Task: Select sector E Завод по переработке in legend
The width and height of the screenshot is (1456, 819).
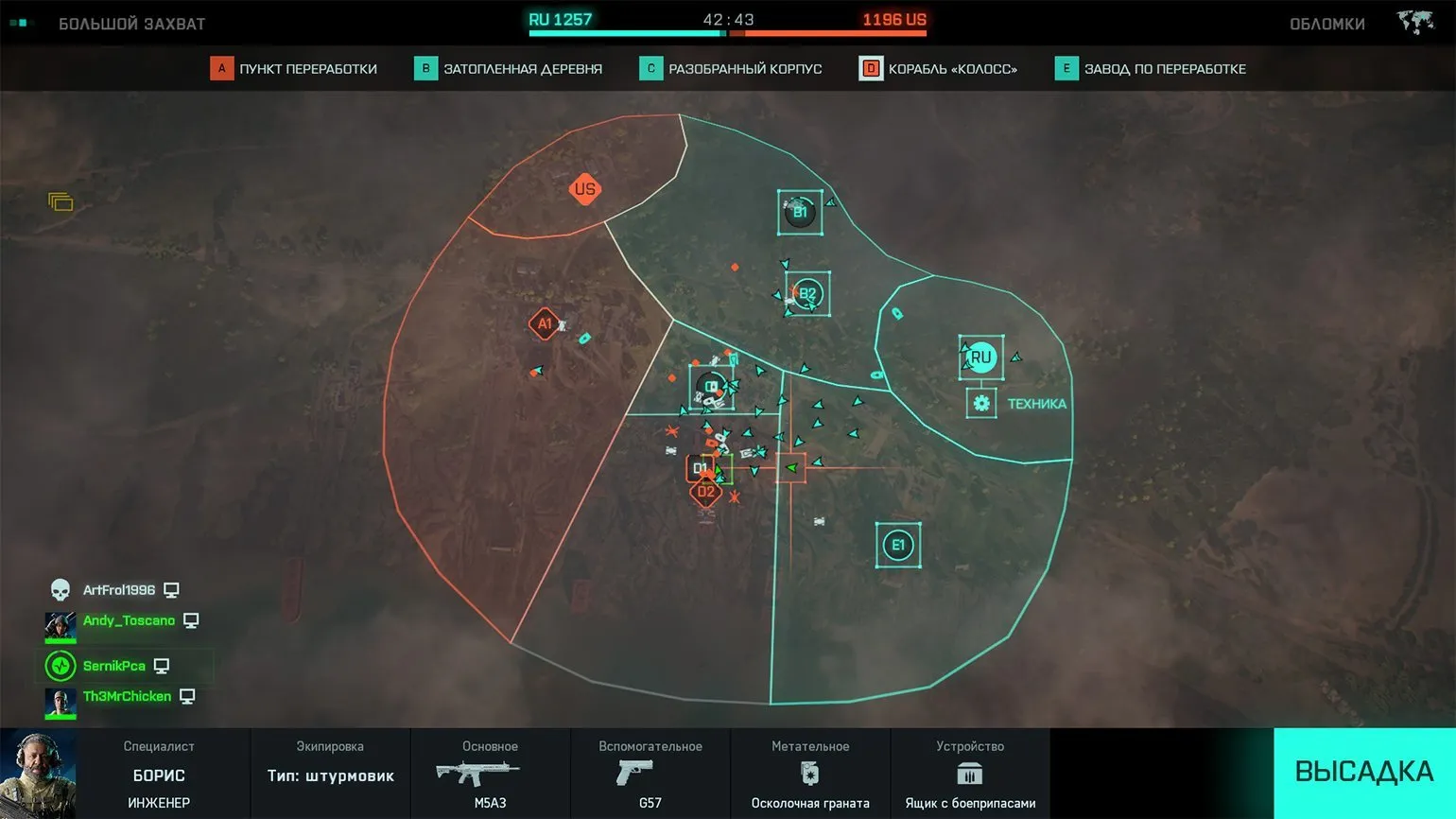Action: point(1151,69)
